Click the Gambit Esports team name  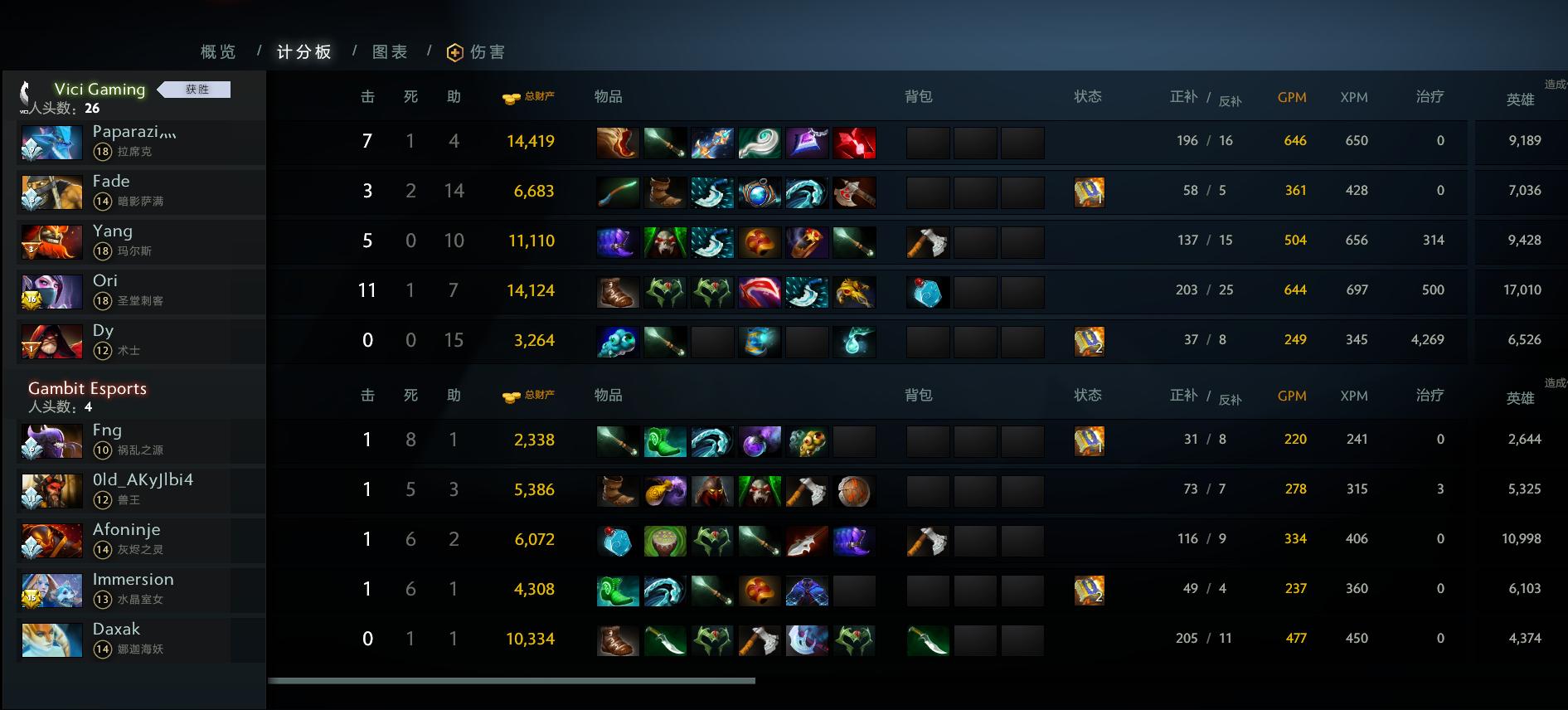point(87,388)
